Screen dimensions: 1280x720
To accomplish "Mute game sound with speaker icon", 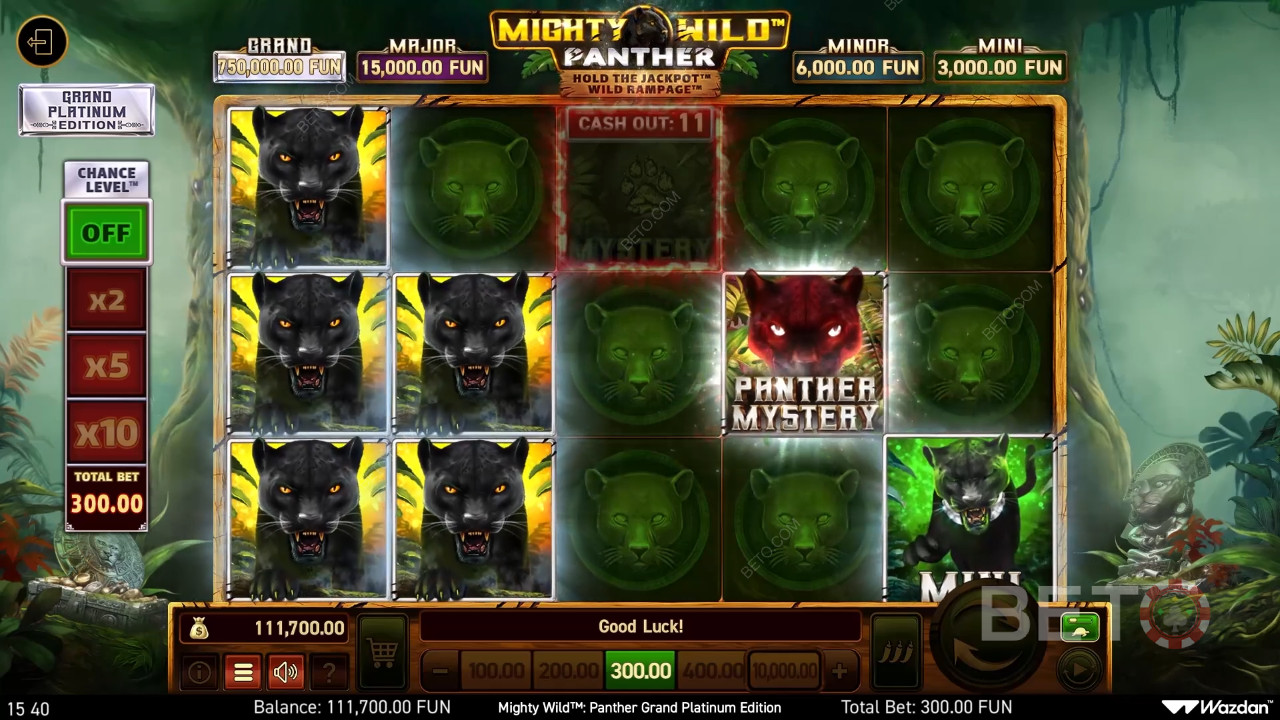I will 286,671.
